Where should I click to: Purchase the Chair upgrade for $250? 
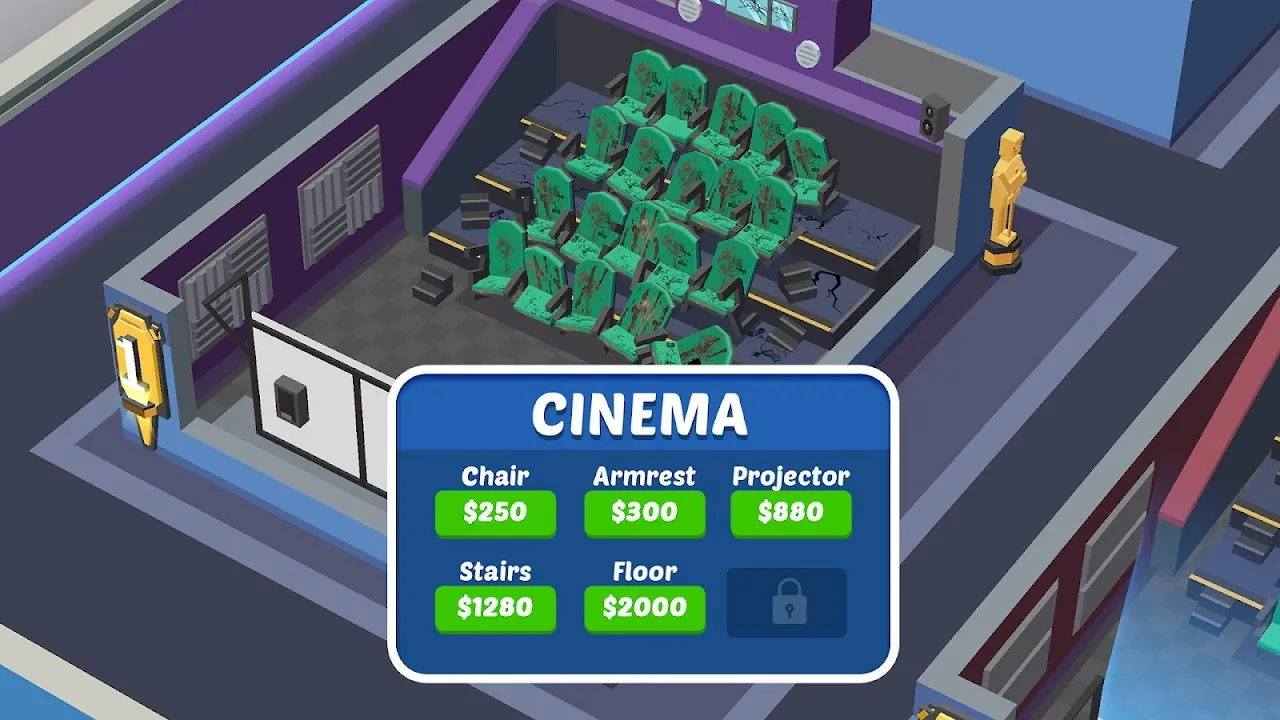click(x=495, y=514)
